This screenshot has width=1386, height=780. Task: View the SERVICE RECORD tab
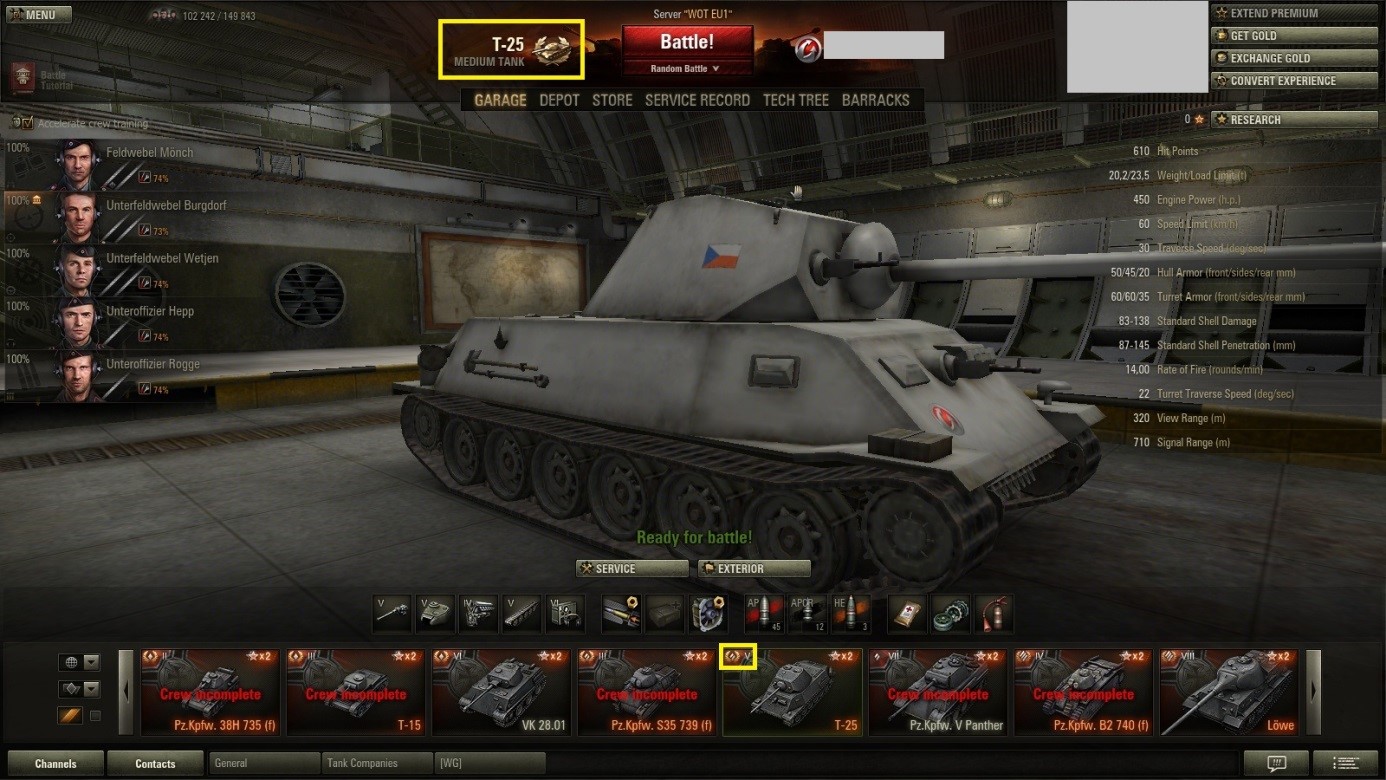tap(697, 100)
